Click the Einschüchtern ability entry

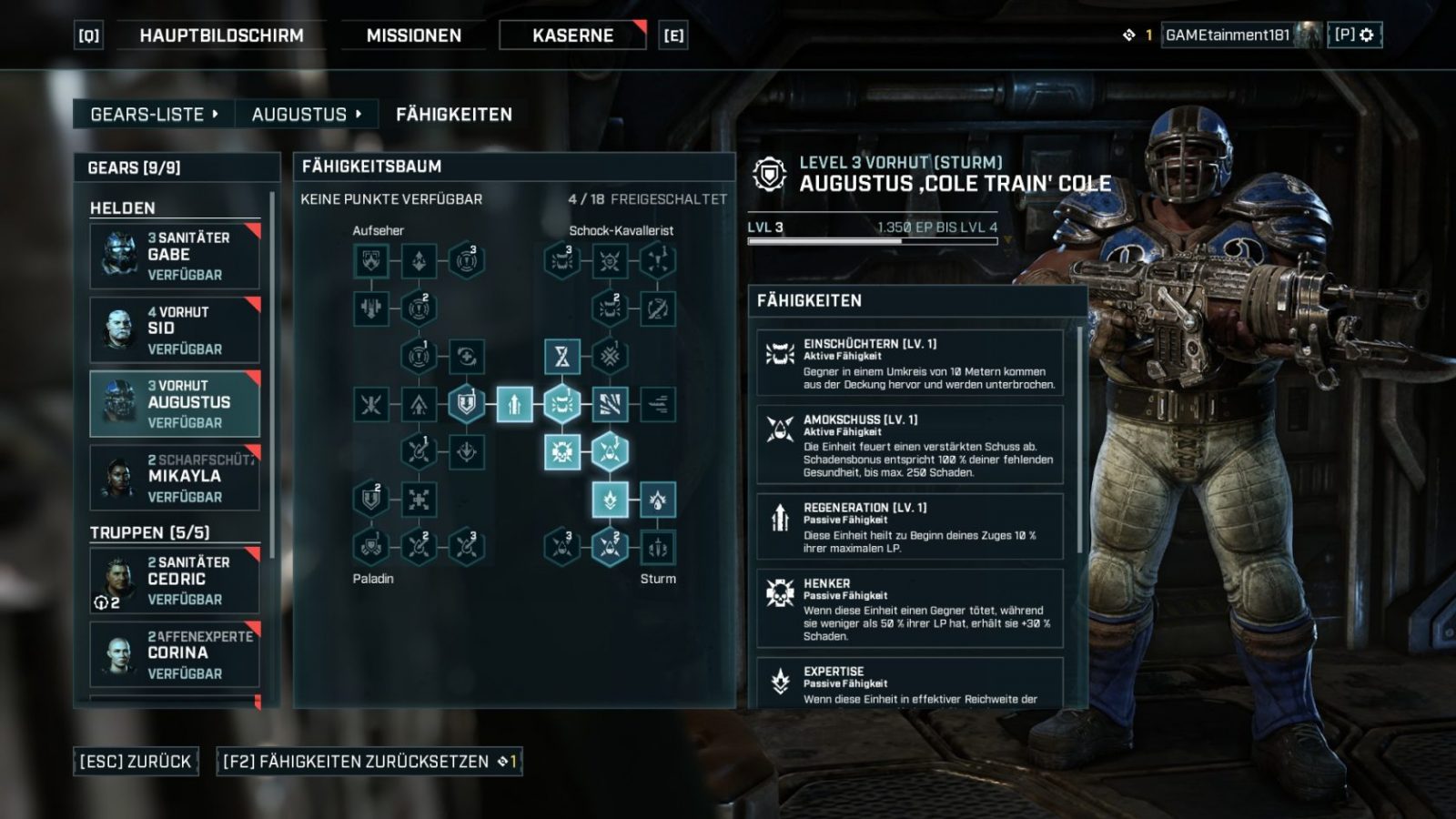coord(910,362)
